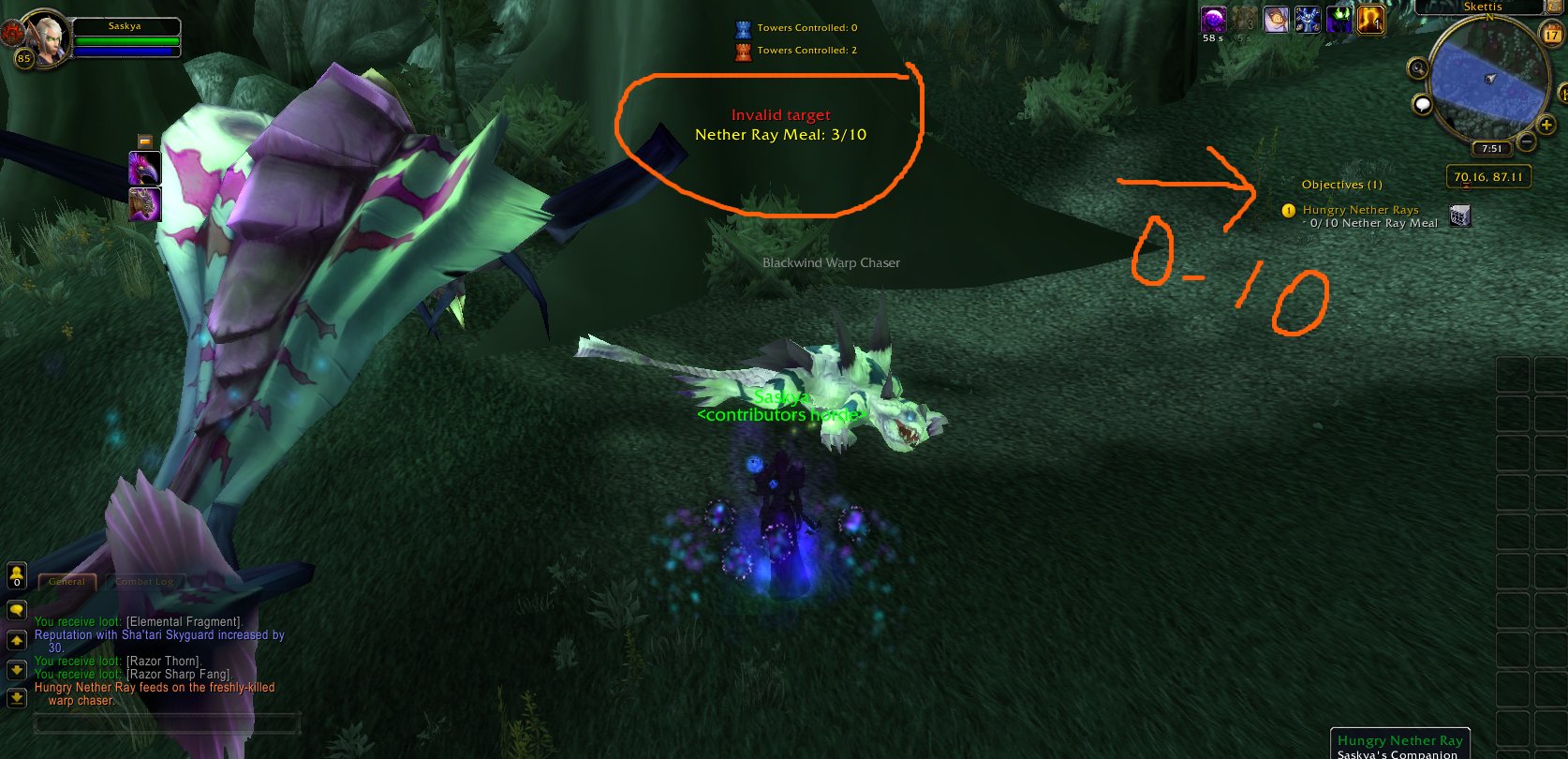Click the golden buff showing stack count 1
Viewport: 1568px width, 759px height.
[x=1370, y=22]
